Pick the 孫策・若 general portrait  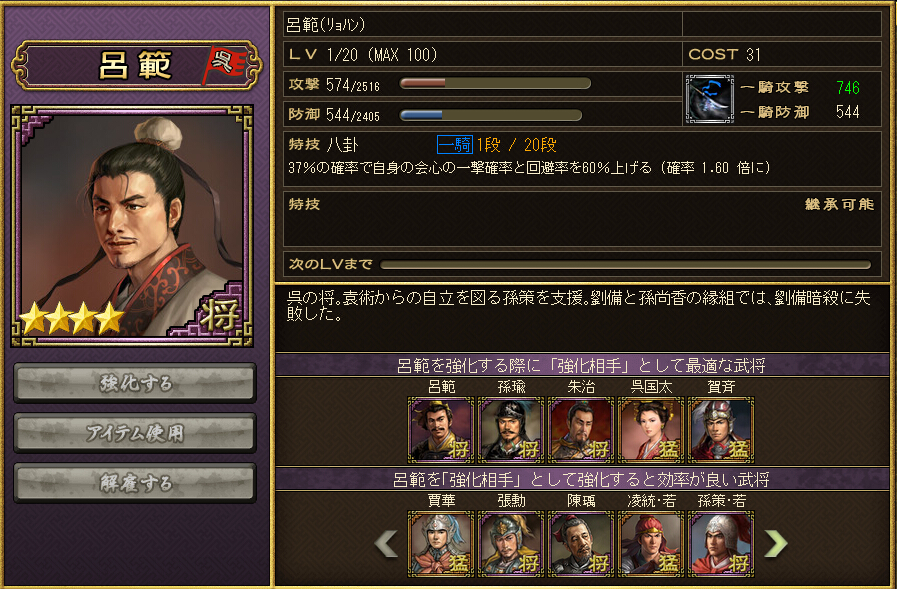coord(721,544)
